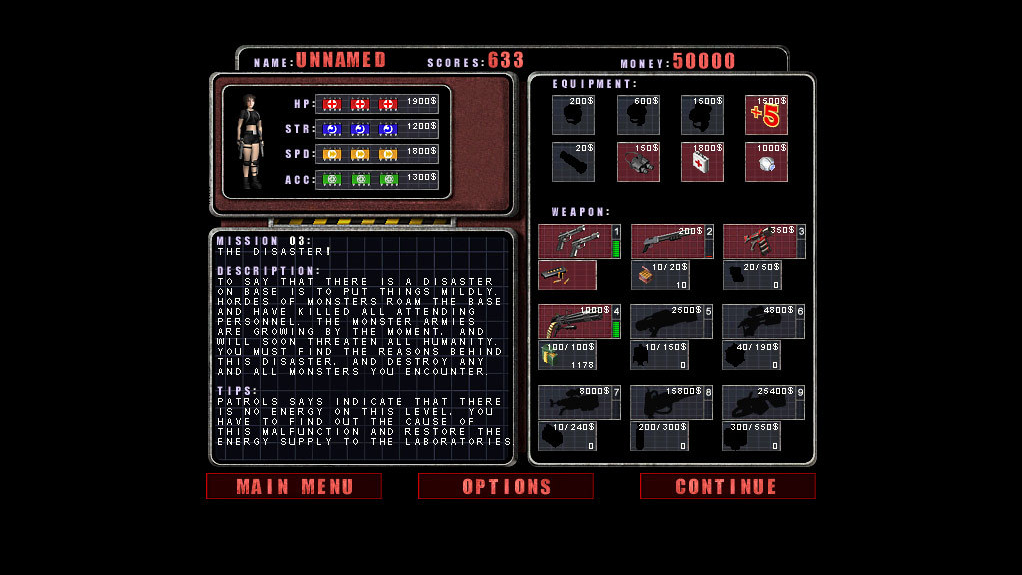
Task: Purchase the 1000$ drone item
Action: [x=766, y=162]
